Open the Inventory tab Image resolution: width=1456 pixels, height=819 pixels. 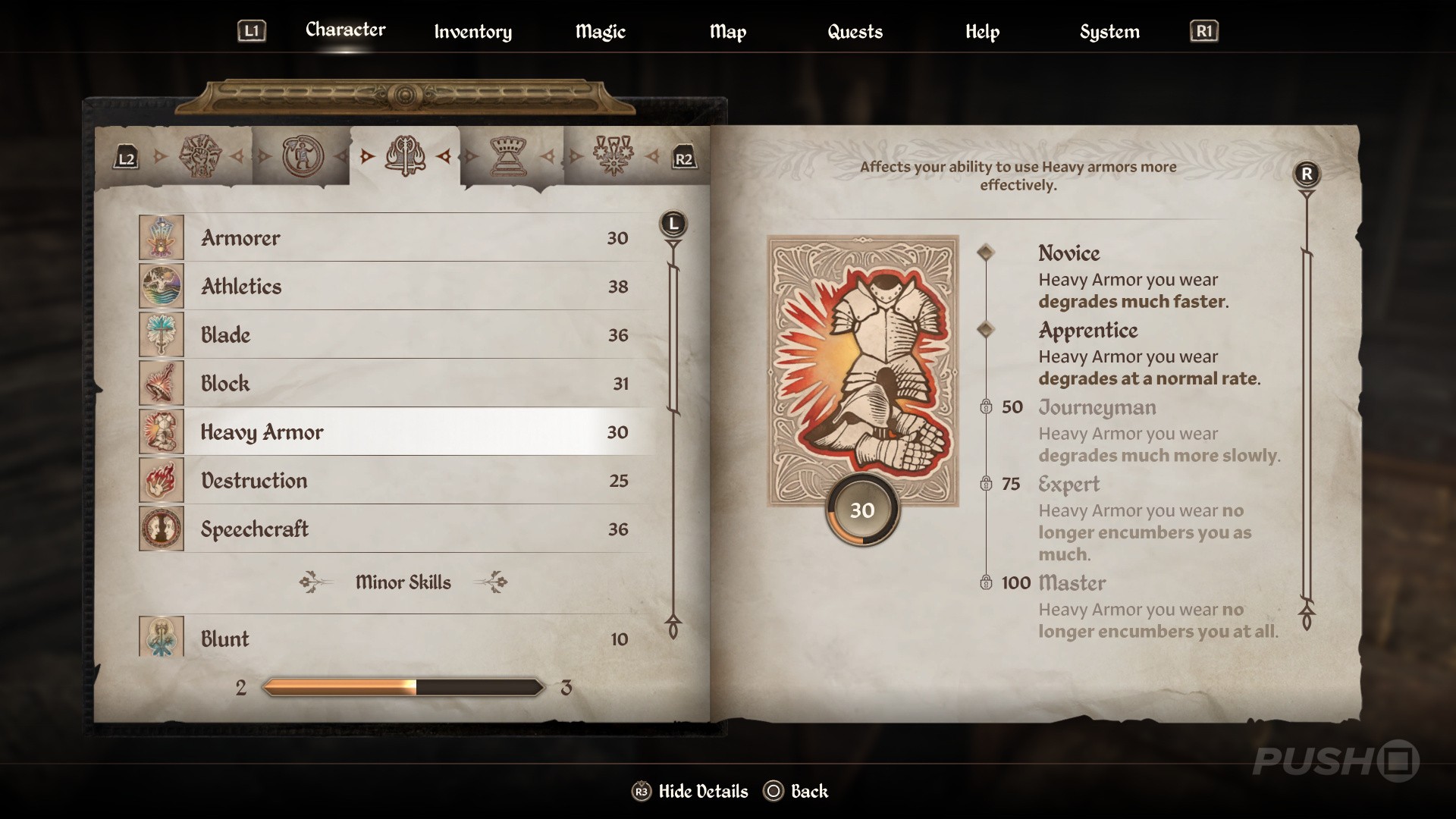472,32
